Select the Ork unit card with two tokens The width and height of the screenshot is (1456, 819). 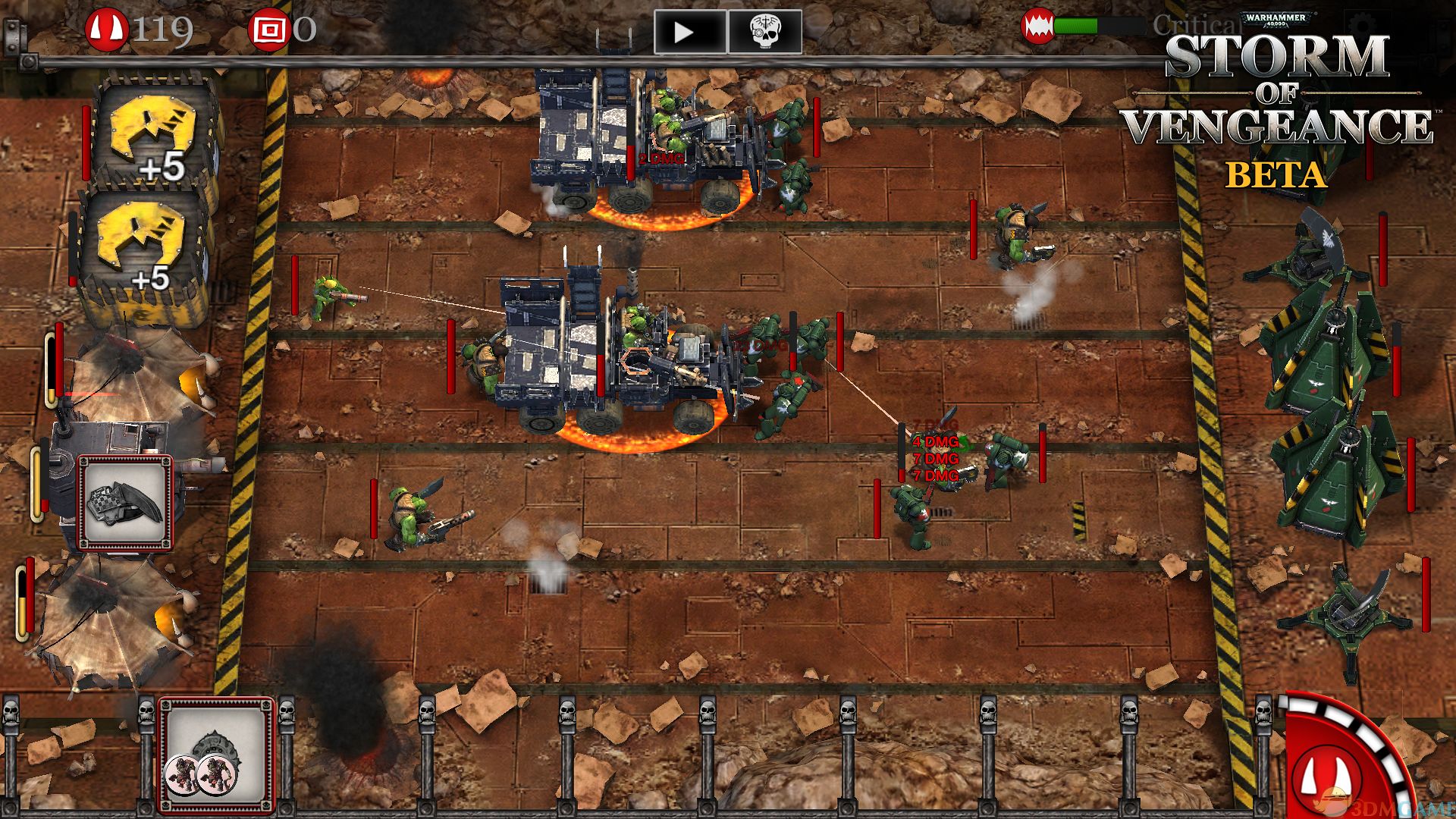(217, 755)
